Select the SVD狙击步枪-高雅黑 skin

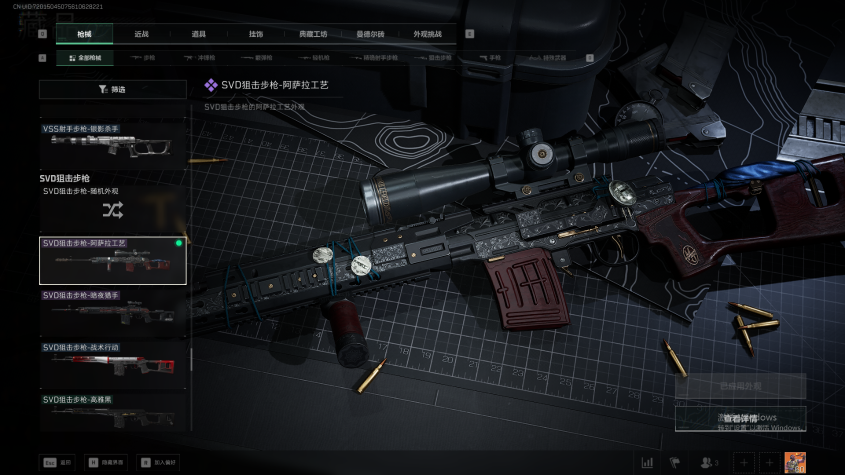tap(112, 410)
